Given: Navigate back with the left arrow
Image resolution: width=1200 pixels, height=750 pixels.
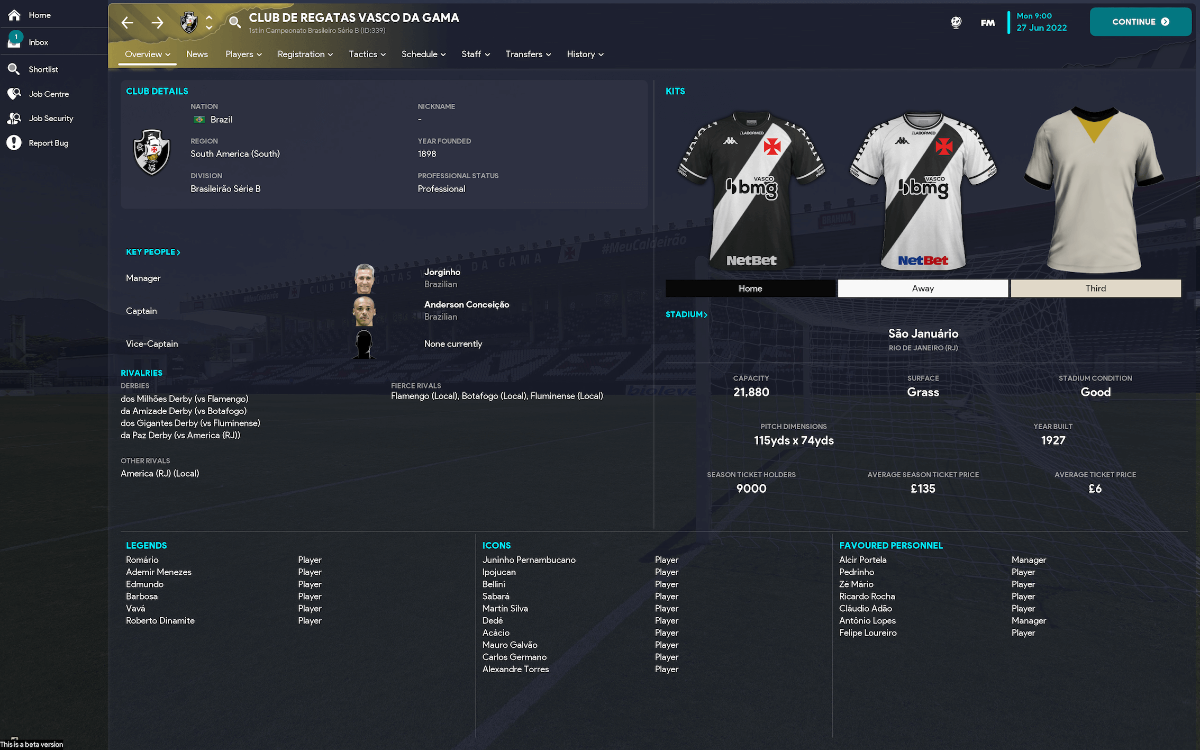Looking at the screenshot, I should click(x=127, y=22).
